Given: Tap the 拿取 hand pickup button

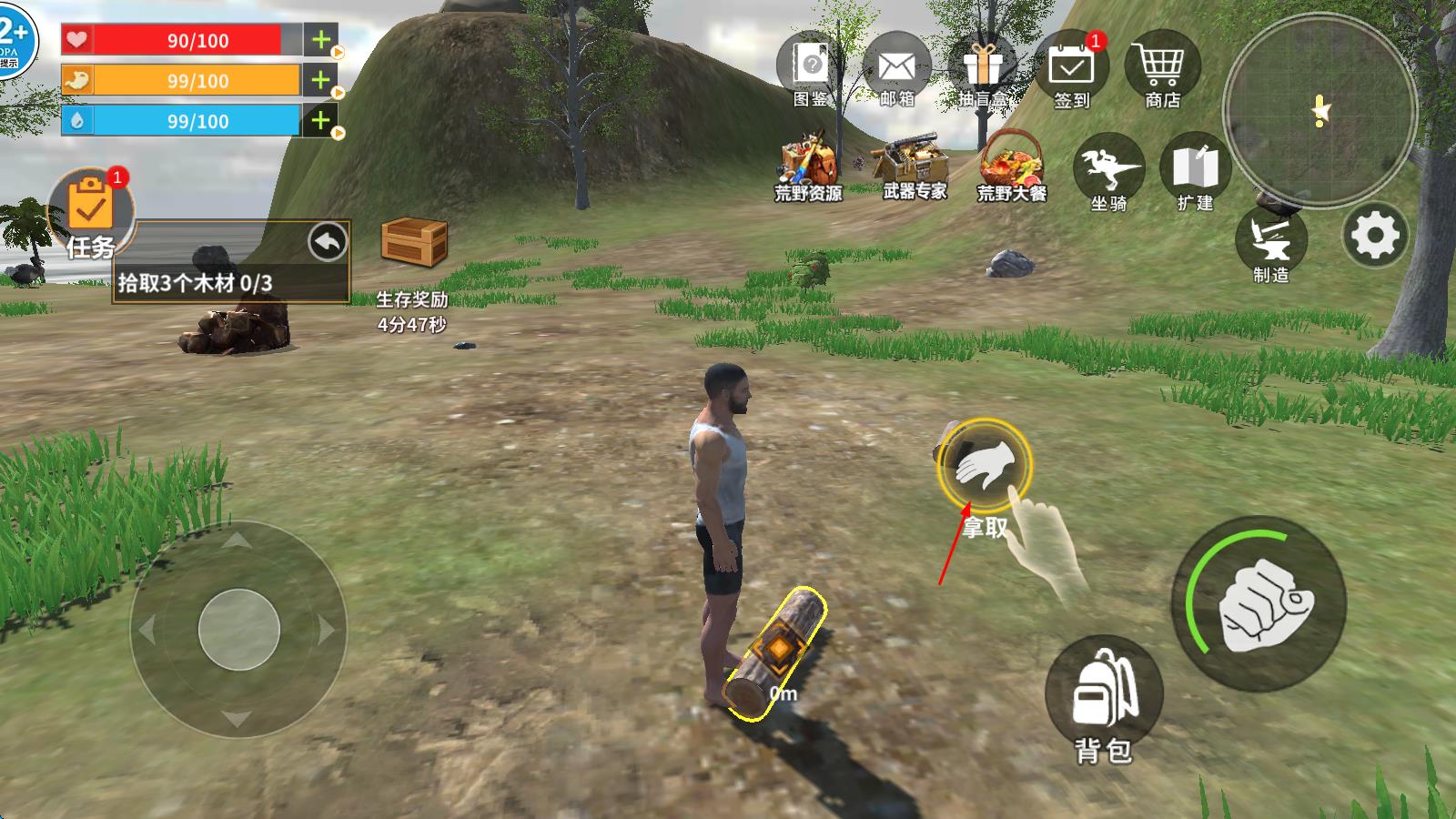Looking at the screenshot, I should (985, 465).
